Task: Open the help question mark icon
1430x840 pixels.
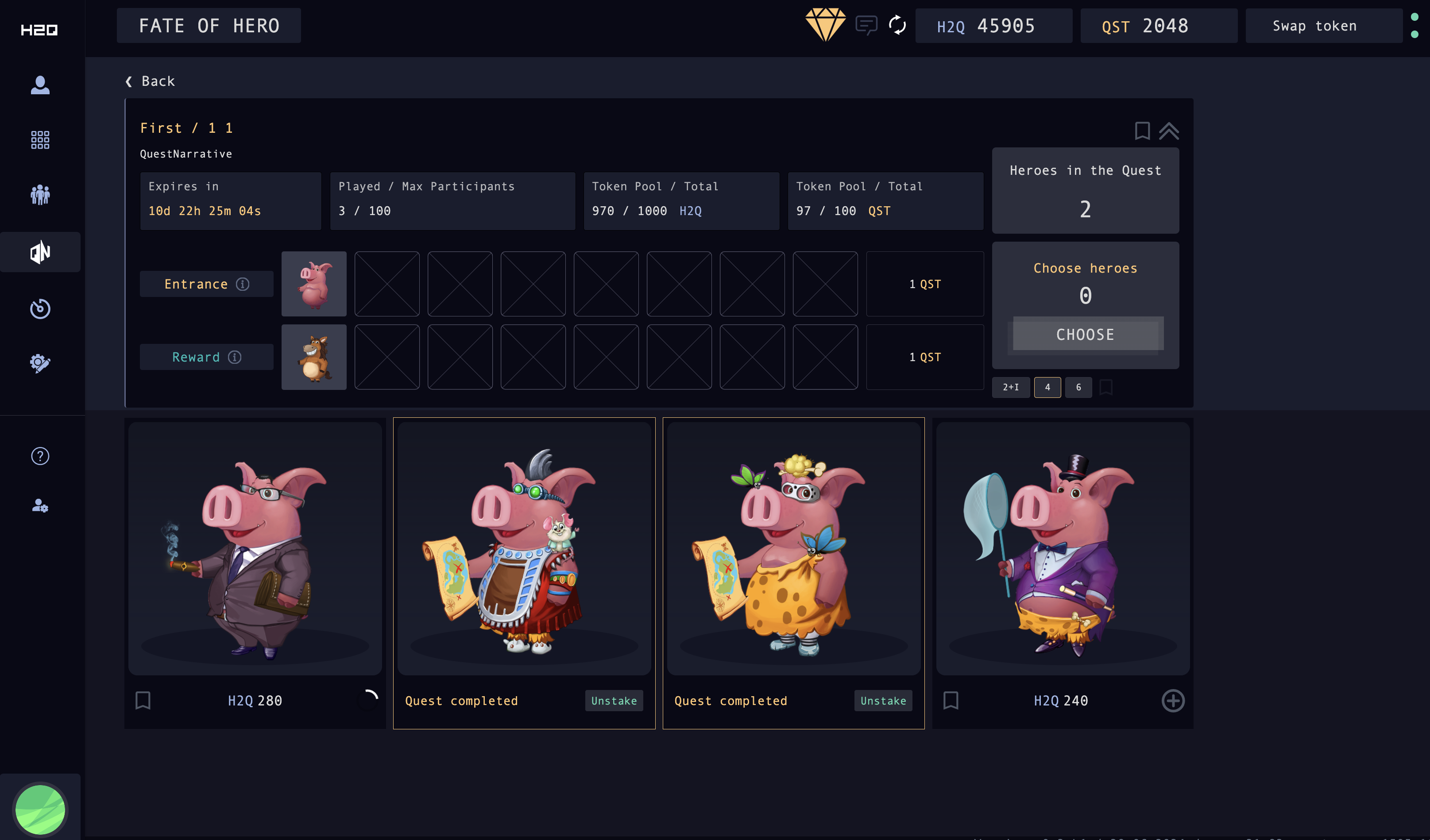Action: tap(40, 456)
